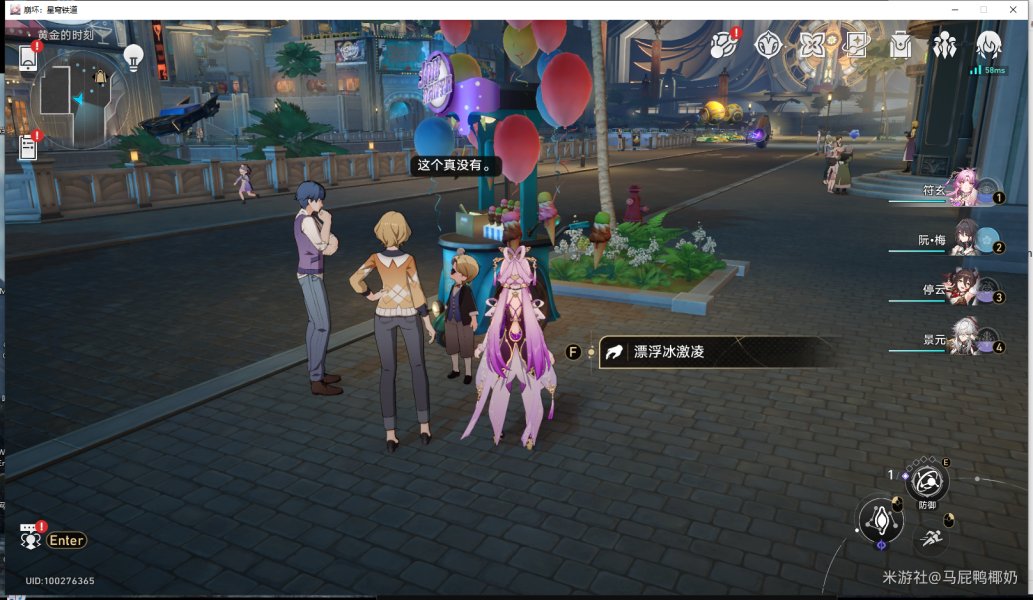The height and width of the screenshot is (600, 1033).
Task: Open the phone menu icon
Action: point(28,58)
